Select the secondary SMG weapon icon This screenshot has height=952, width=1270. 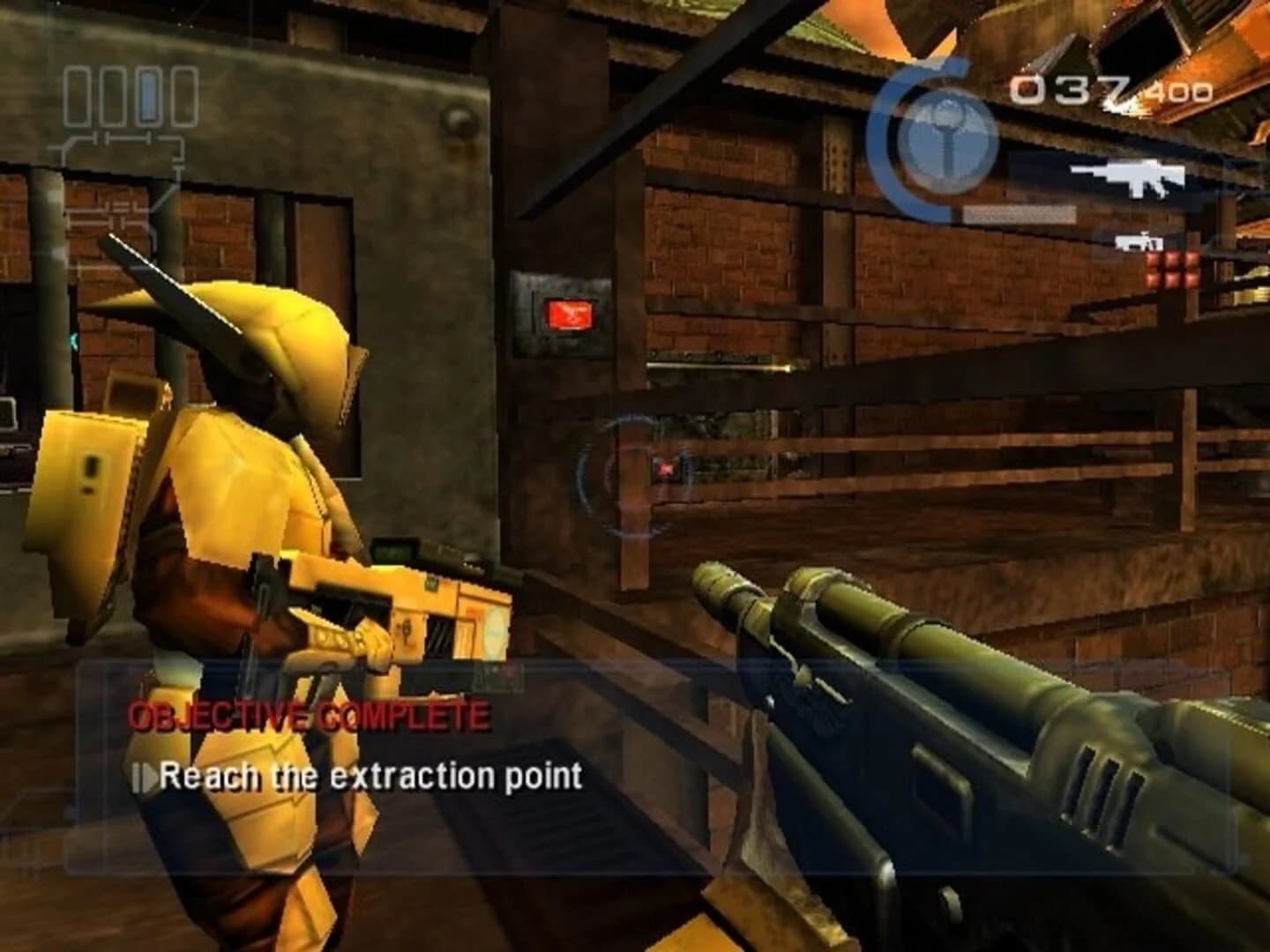[x=1139, y=243]
